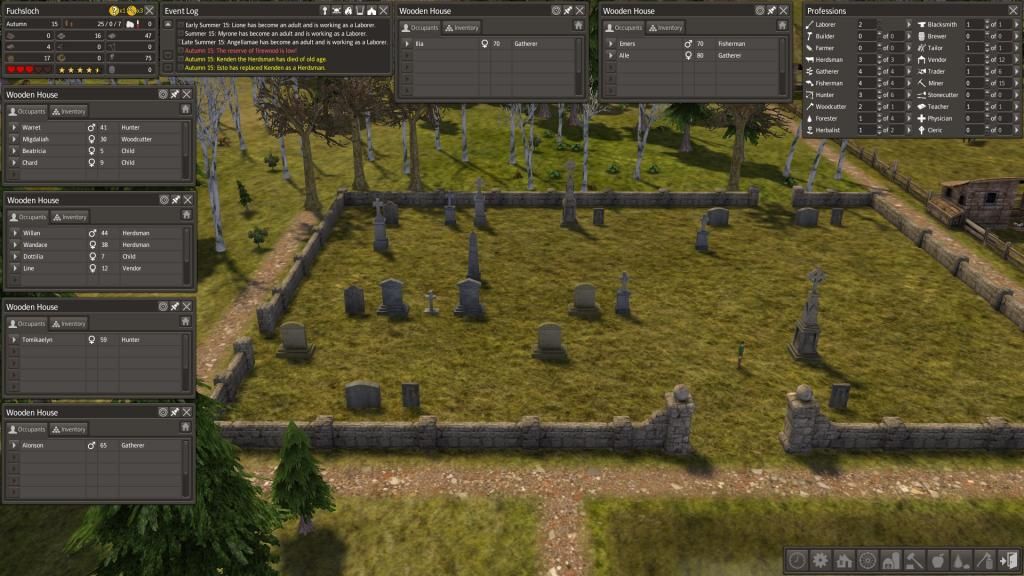
Task: Close the Event Log window
Action: [383, 10]
